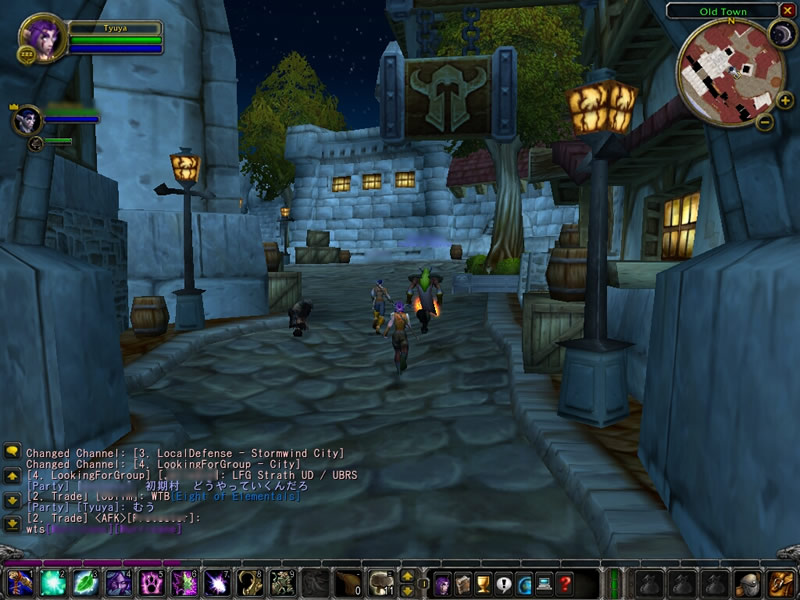Open the character info micro button

(442, 583)
